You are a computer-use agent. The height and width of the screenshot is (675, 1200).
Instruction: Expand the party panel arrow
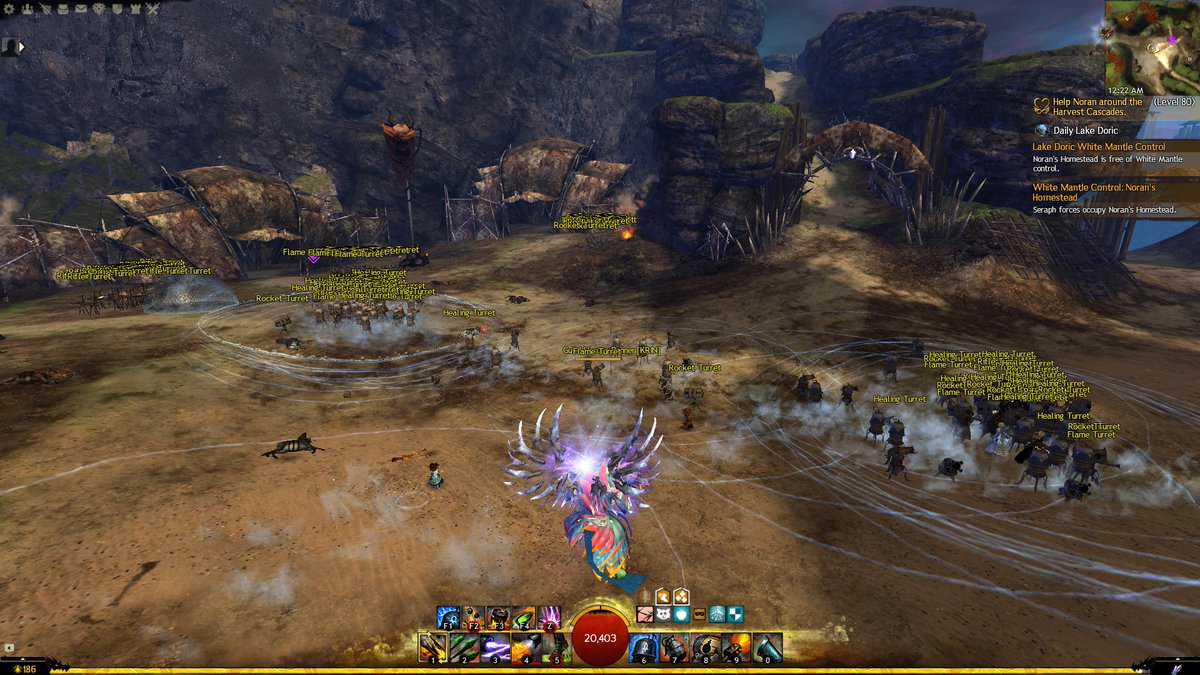[22, 46]
